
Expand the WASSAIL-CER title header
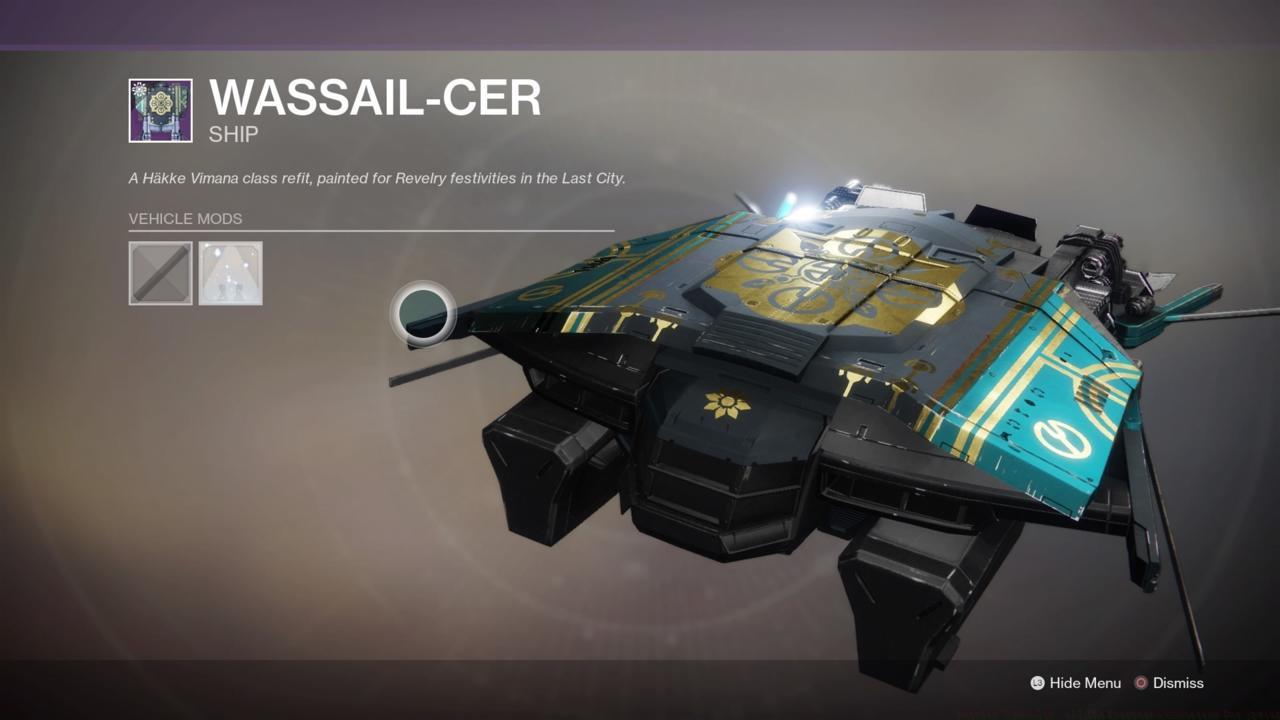tap(375, 98)
